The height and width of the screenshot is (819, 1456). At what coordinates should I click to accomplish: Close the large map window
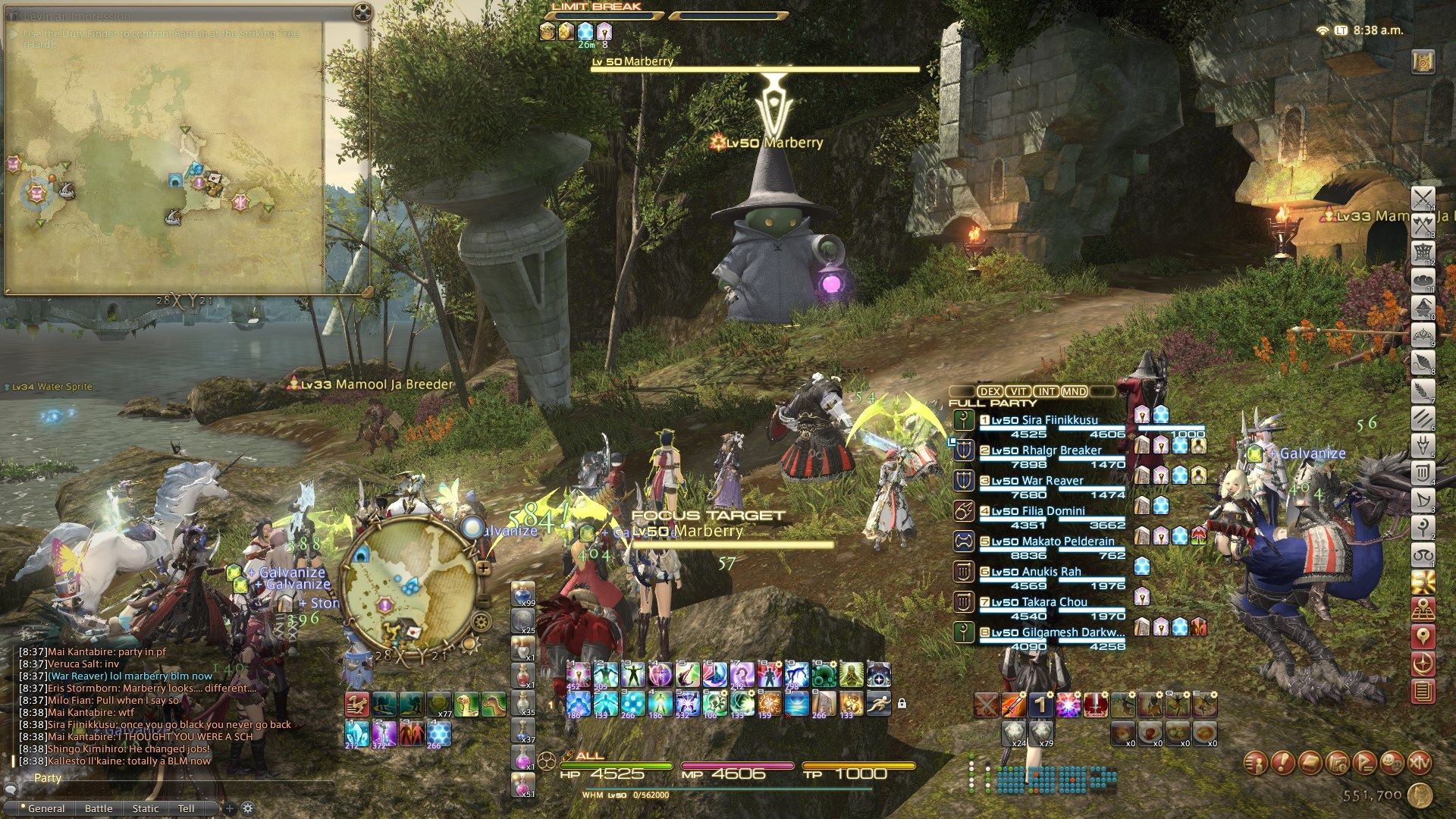(363, 12)
